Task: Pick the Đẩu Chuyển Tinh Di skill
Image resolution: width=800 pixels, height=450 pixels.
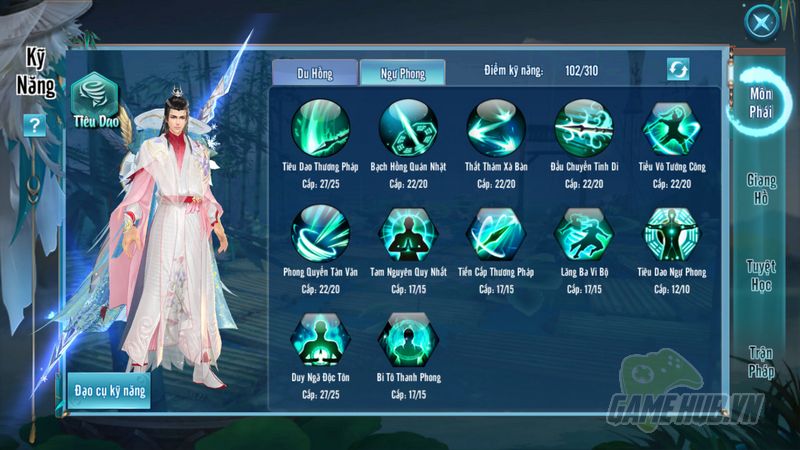Action: click(x=584, y=127)
